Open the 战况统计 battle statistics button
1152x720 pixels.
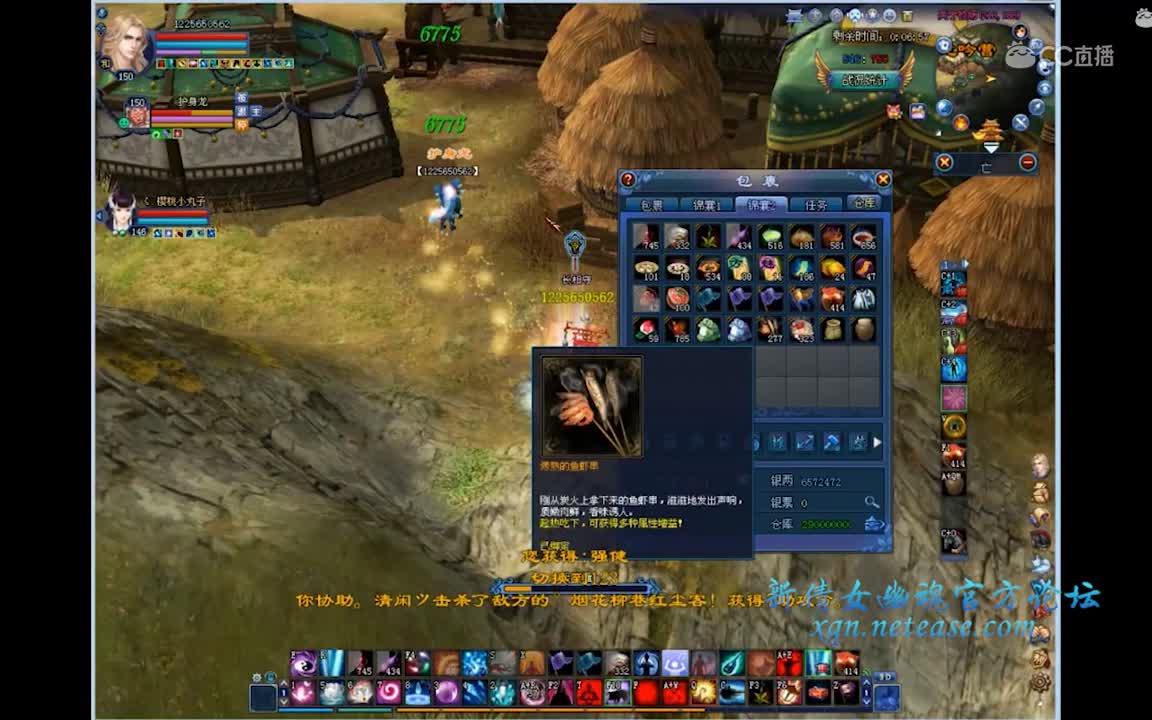[864, 80]
